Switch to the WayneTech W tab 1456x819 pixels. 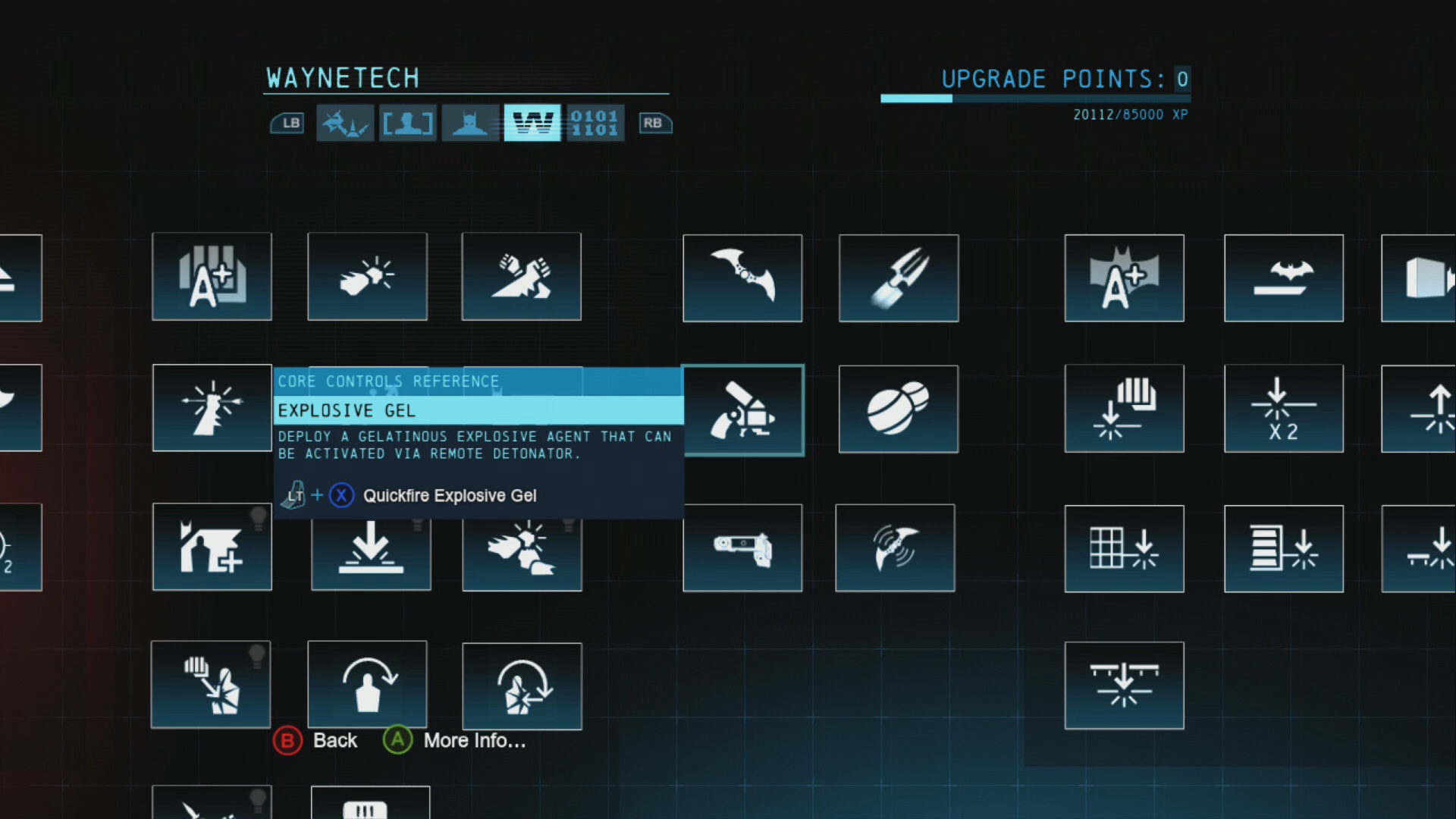532,123
